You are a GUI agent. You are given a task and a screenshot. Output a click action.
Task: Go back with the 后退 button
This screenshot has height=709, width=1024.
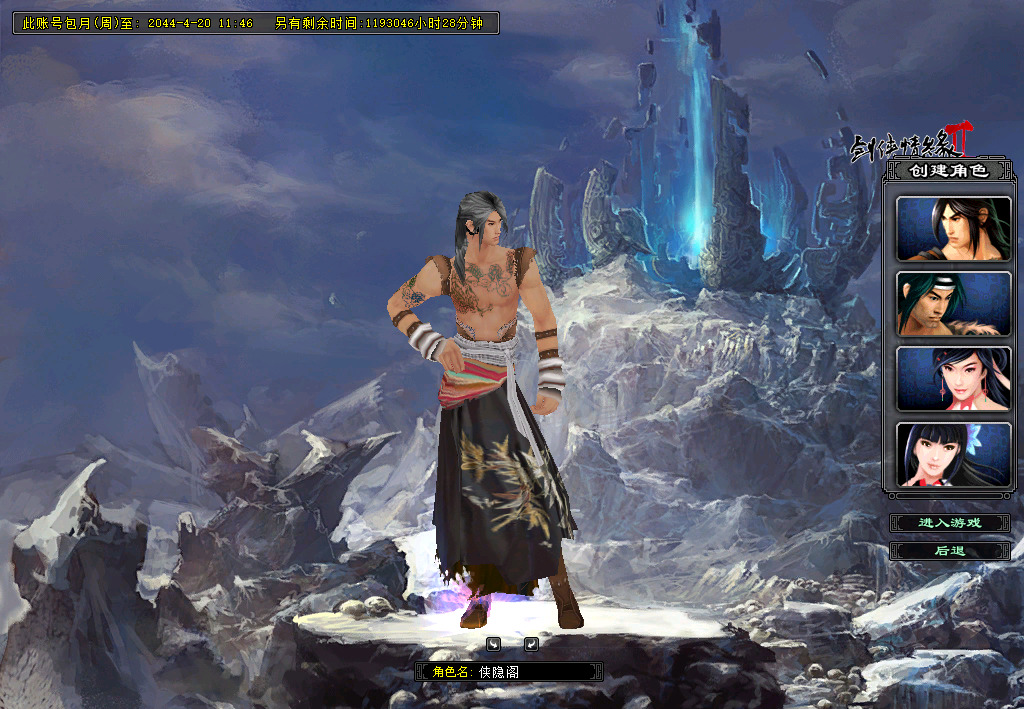[950, 551]
